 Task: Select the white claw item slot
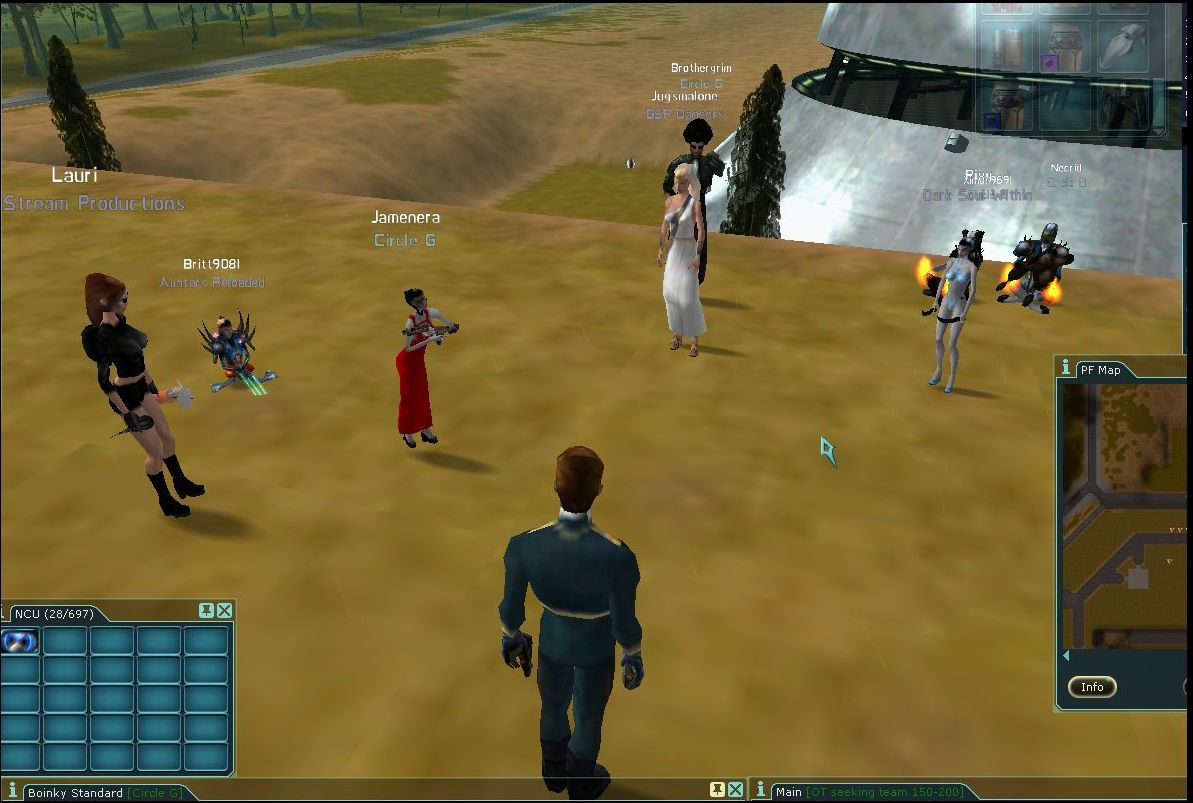[1125, 46]
